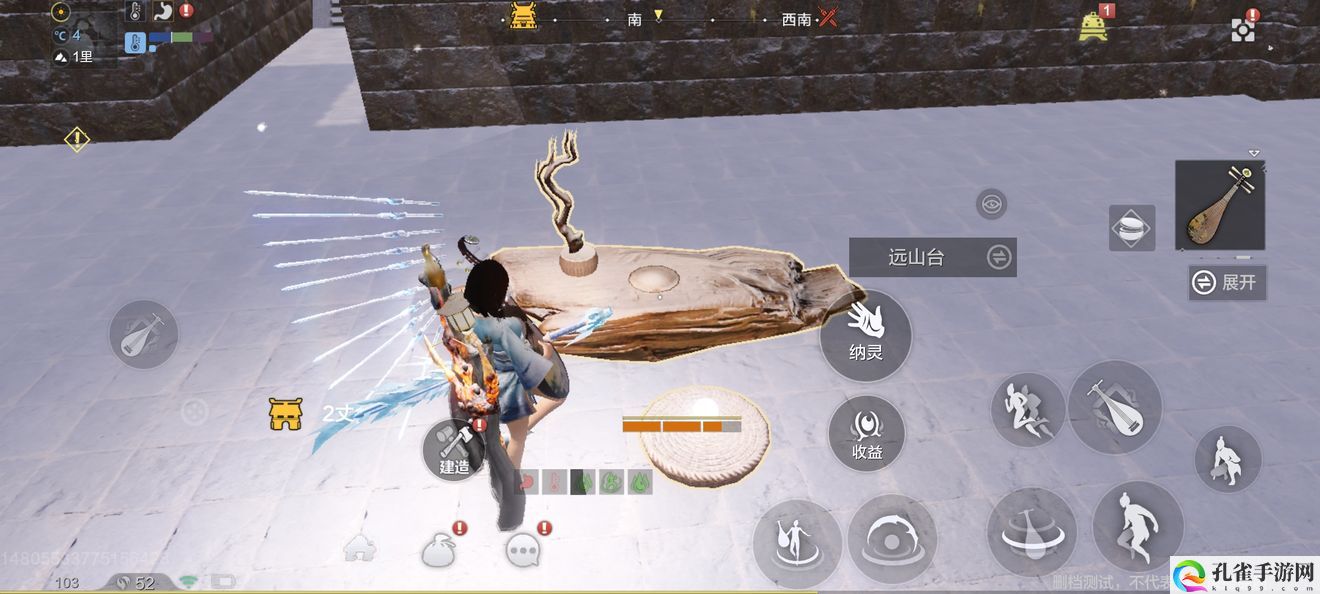Go to the home house icon
This screenshot has height=594, width=1320.
(359, 547)
